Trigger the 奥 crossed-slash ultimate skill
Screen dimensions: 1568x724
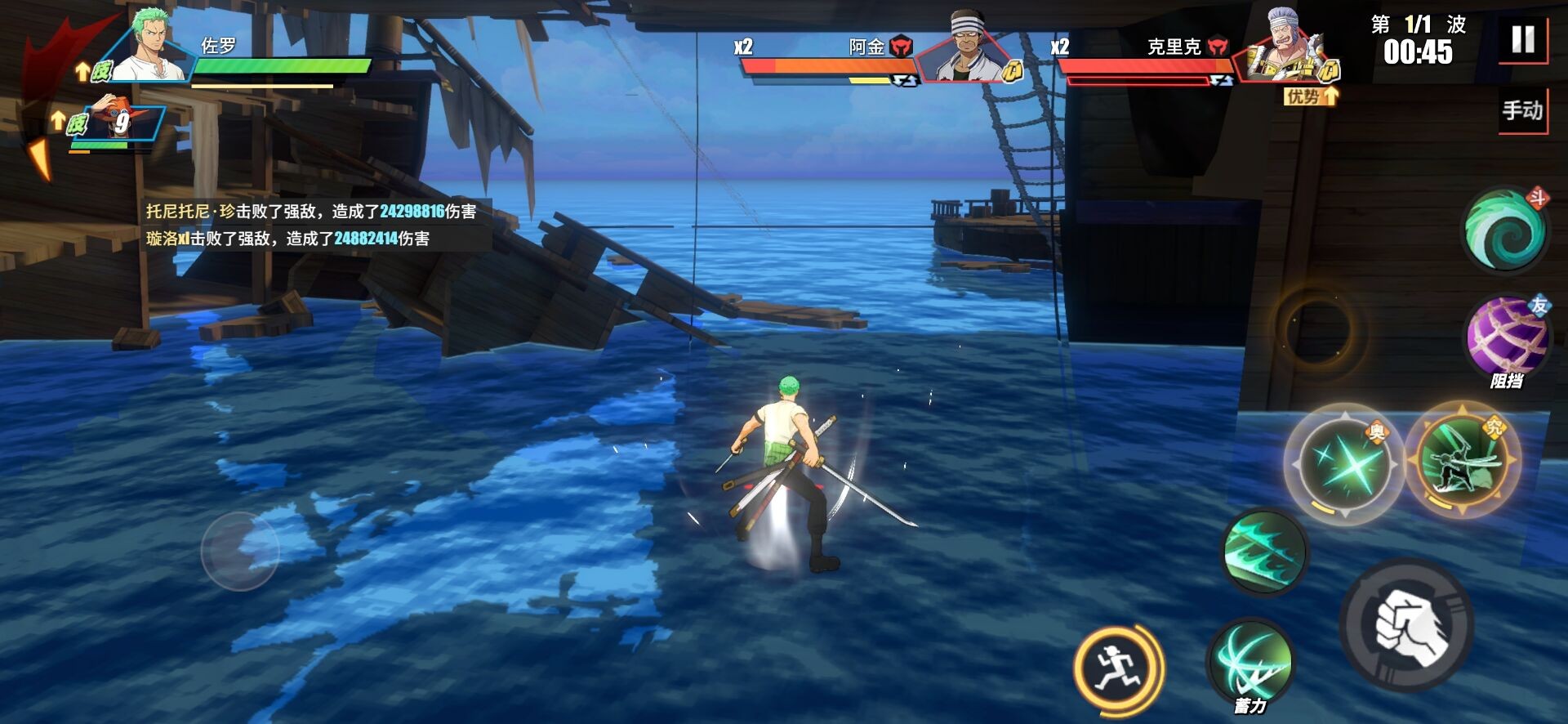tap(1344, 465)
